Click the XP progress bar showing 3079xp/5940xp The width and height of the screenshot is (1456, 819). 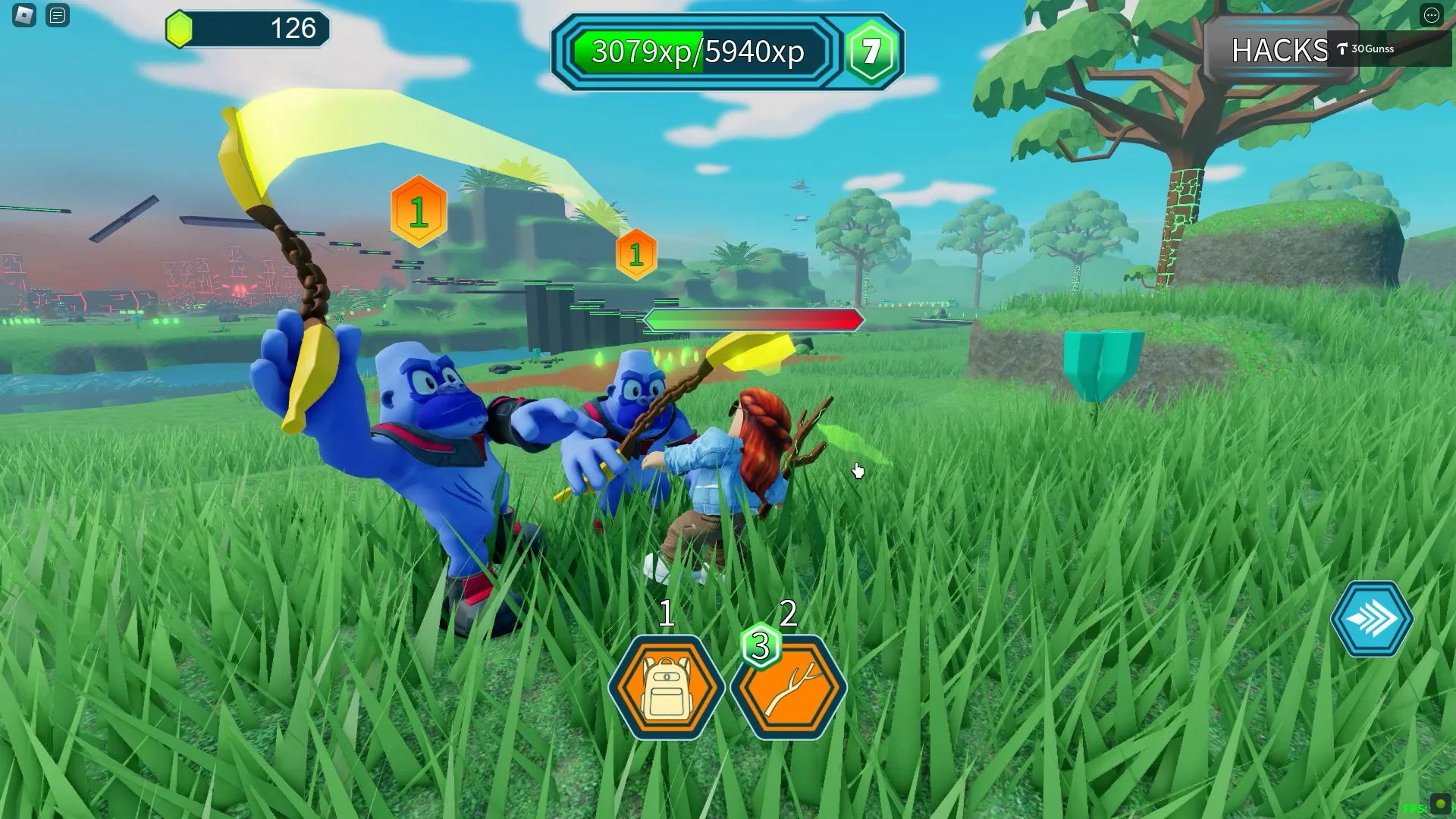pos(698,53)
